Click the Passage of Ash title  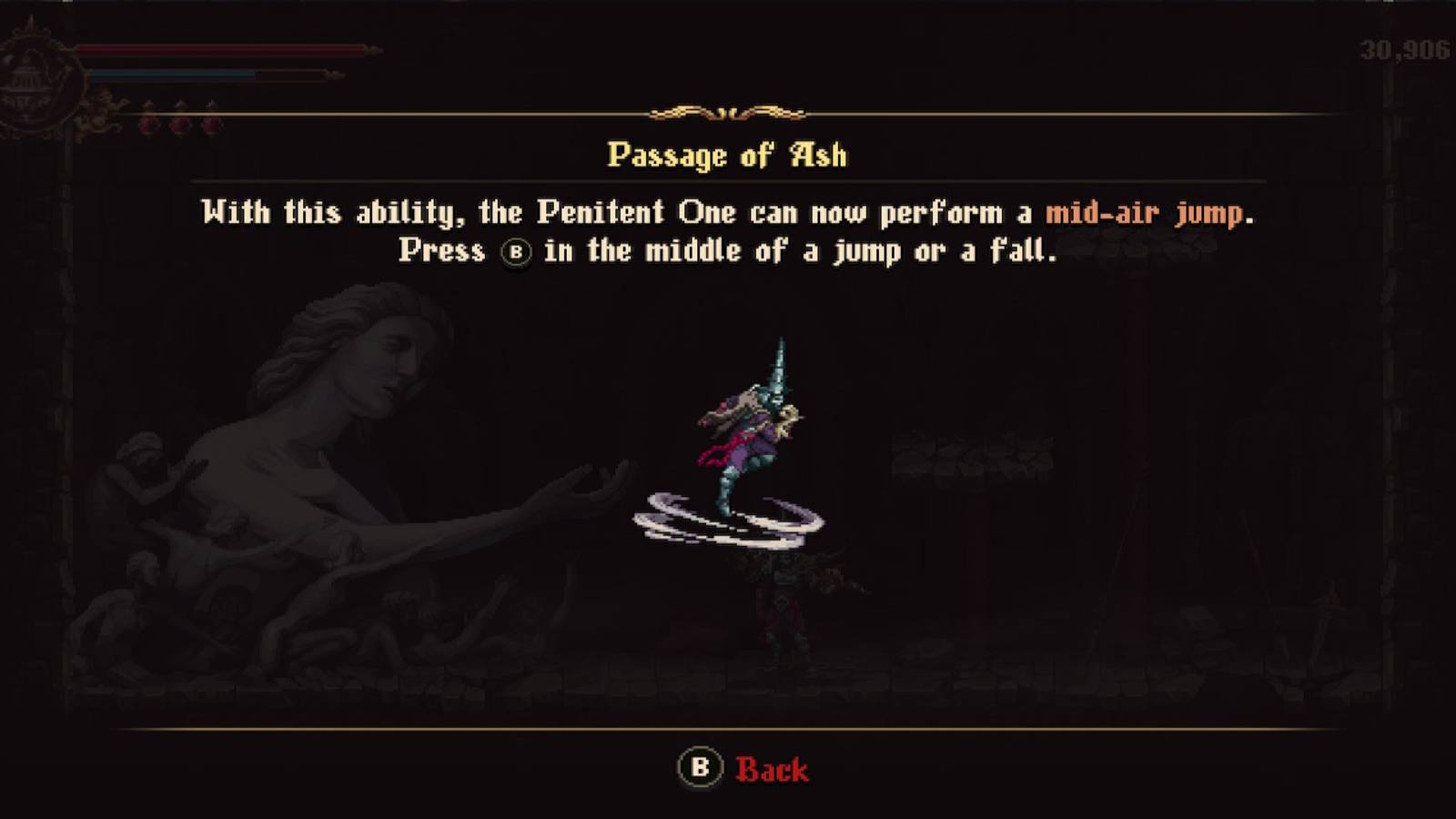[x=727, y=155]
